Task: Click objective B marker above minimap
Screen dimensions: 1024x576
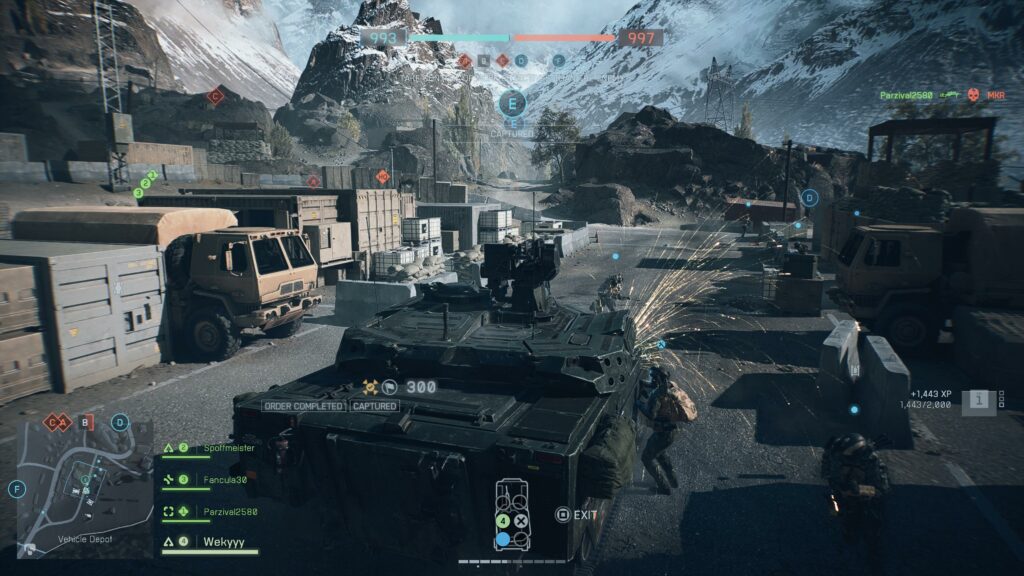Action: tap(86, 422)
